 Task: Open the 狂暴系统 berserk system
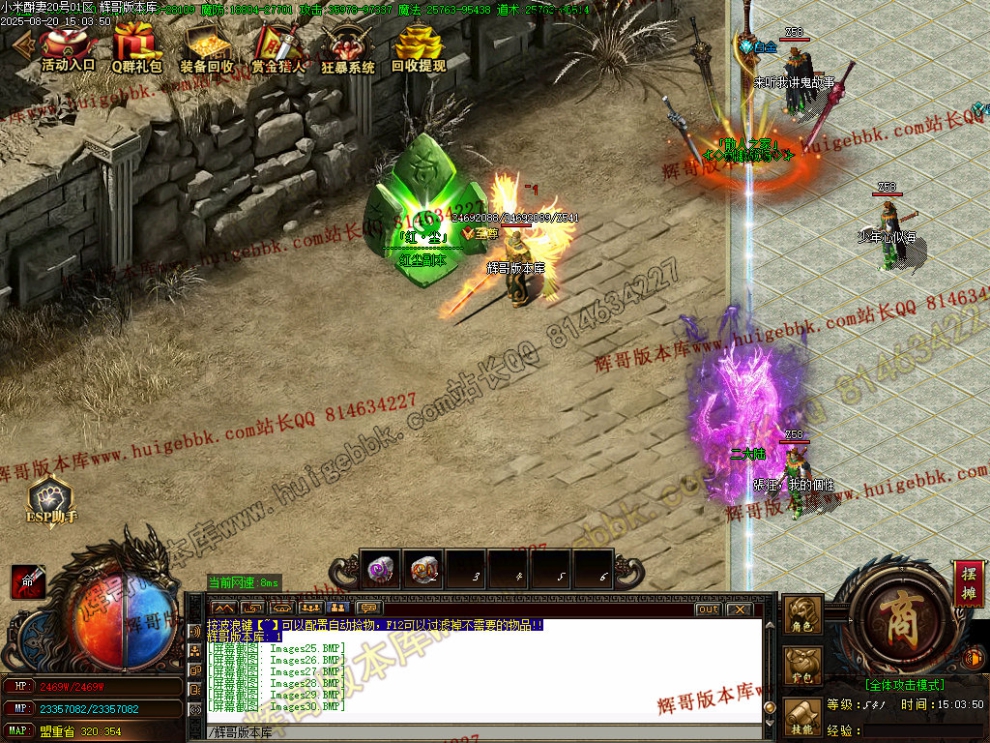(x=348, y=49)
